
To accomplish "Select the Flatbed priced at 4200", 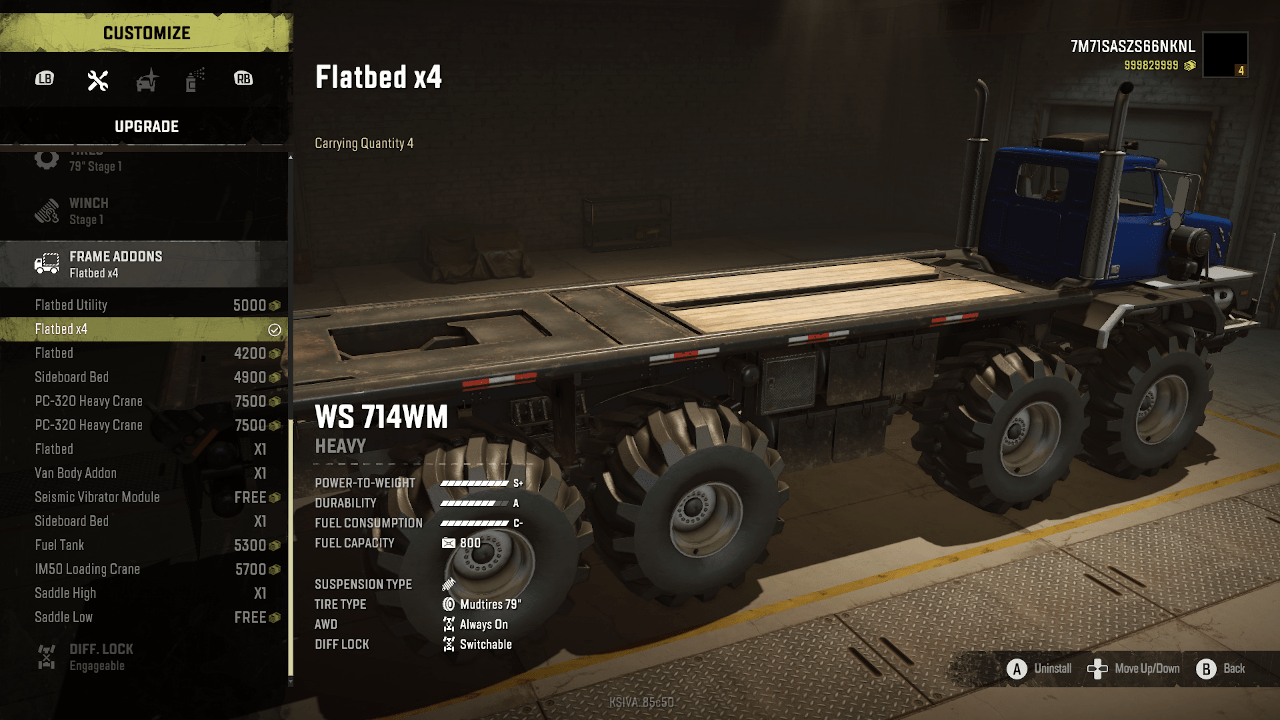I will (145, 353).
